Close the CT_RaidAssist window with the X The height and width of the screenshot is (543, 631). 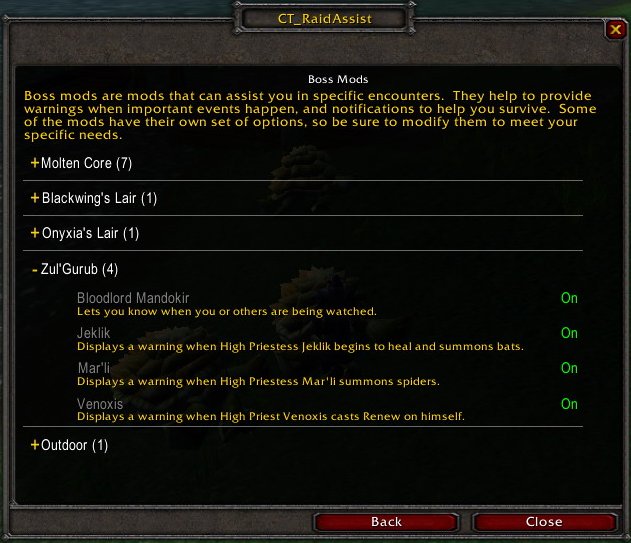point(614,30)
